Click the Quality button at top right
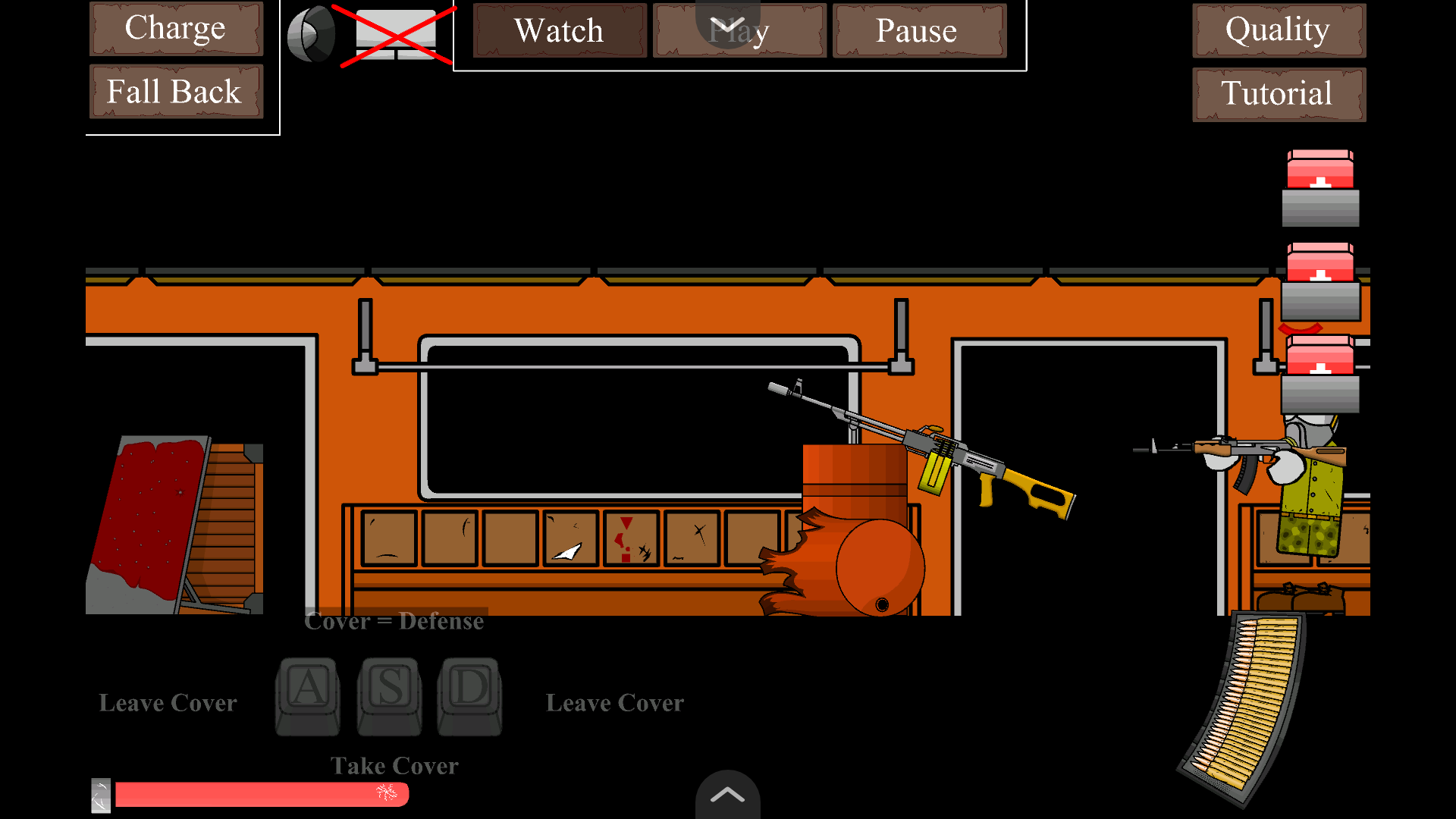1456x819 pixels. pos(1278,30)
